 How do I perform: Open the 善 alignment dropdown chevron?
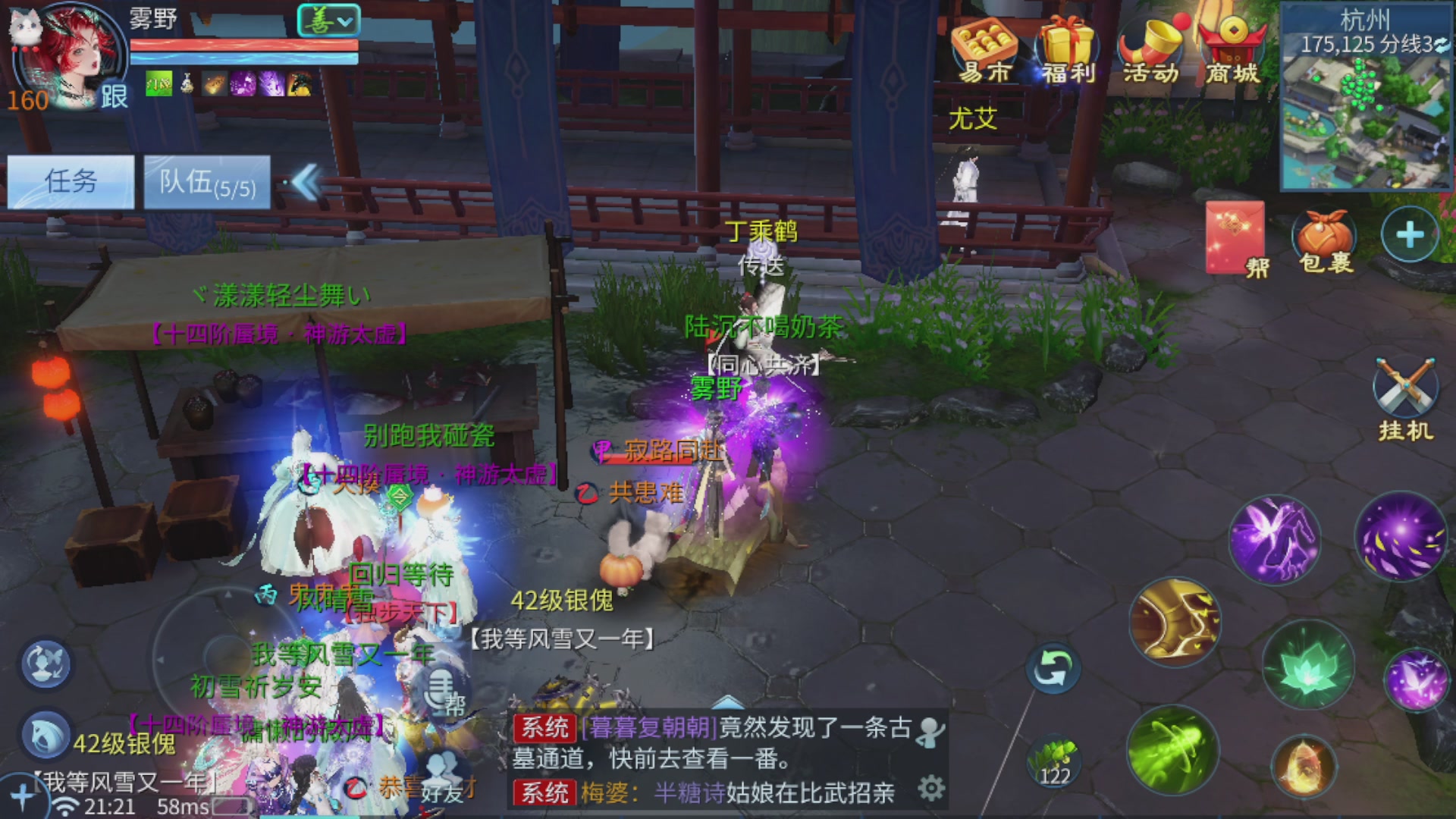click(x=344, y=23)
